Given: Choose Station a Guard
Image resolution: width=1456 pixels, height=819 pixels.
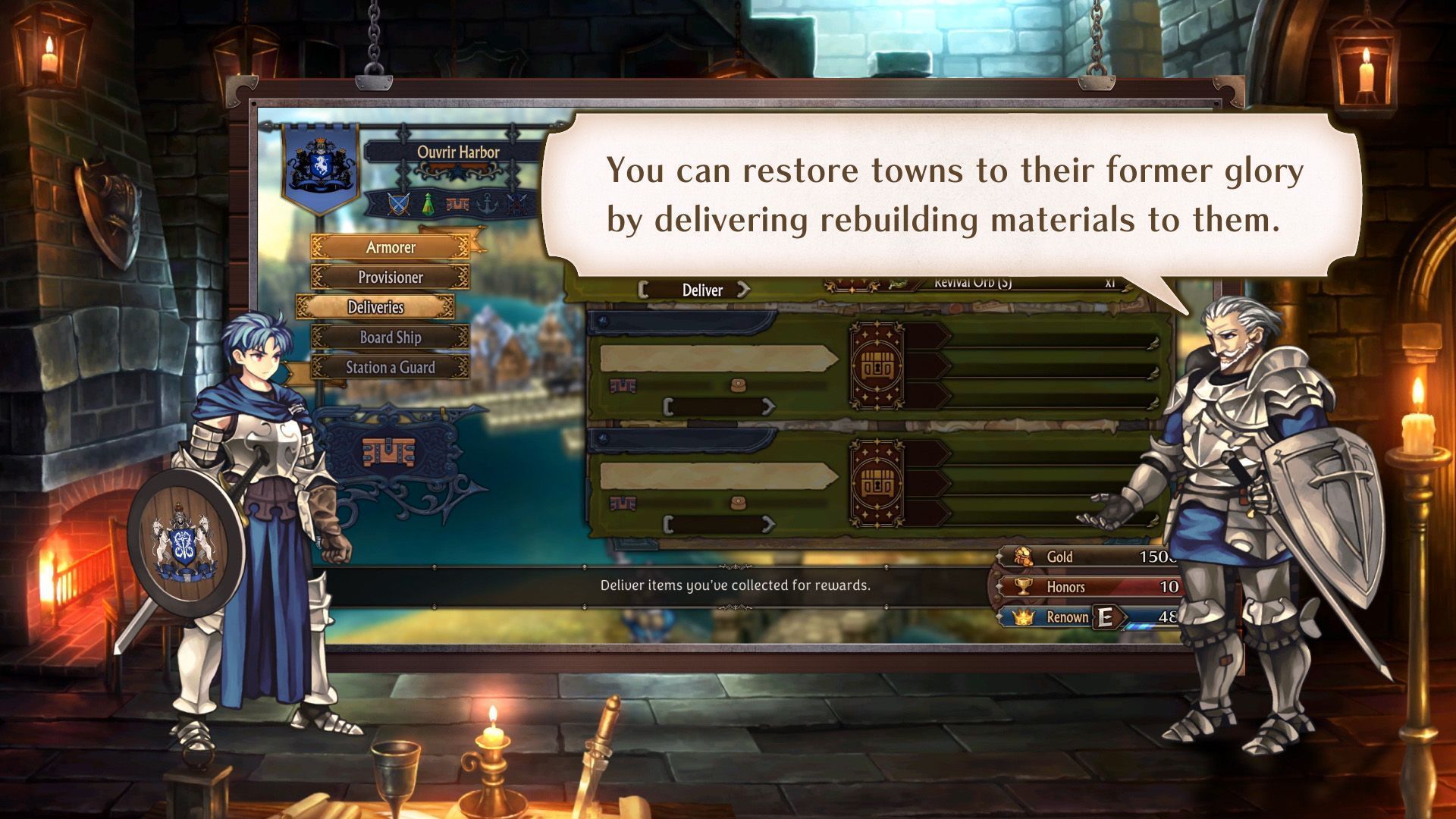Looking at the screenshot, I should tap(391, 368).
